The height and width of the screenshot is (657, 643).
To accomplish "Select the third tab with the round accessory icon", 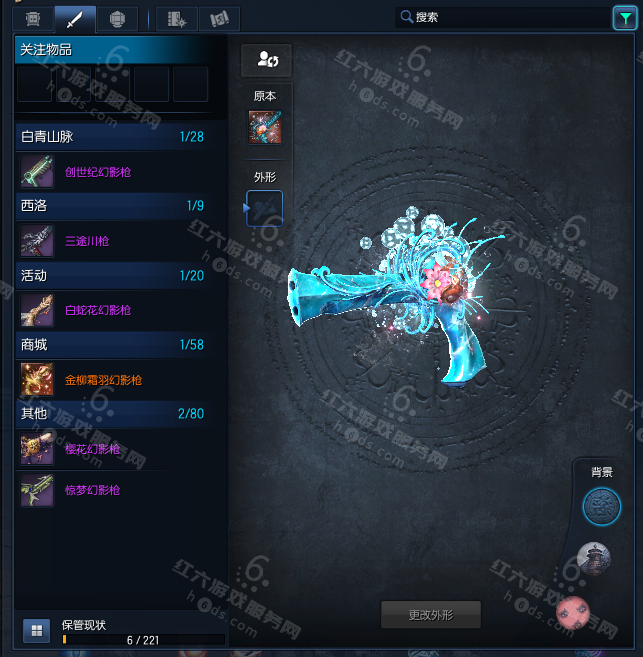I will click(116, 18).
